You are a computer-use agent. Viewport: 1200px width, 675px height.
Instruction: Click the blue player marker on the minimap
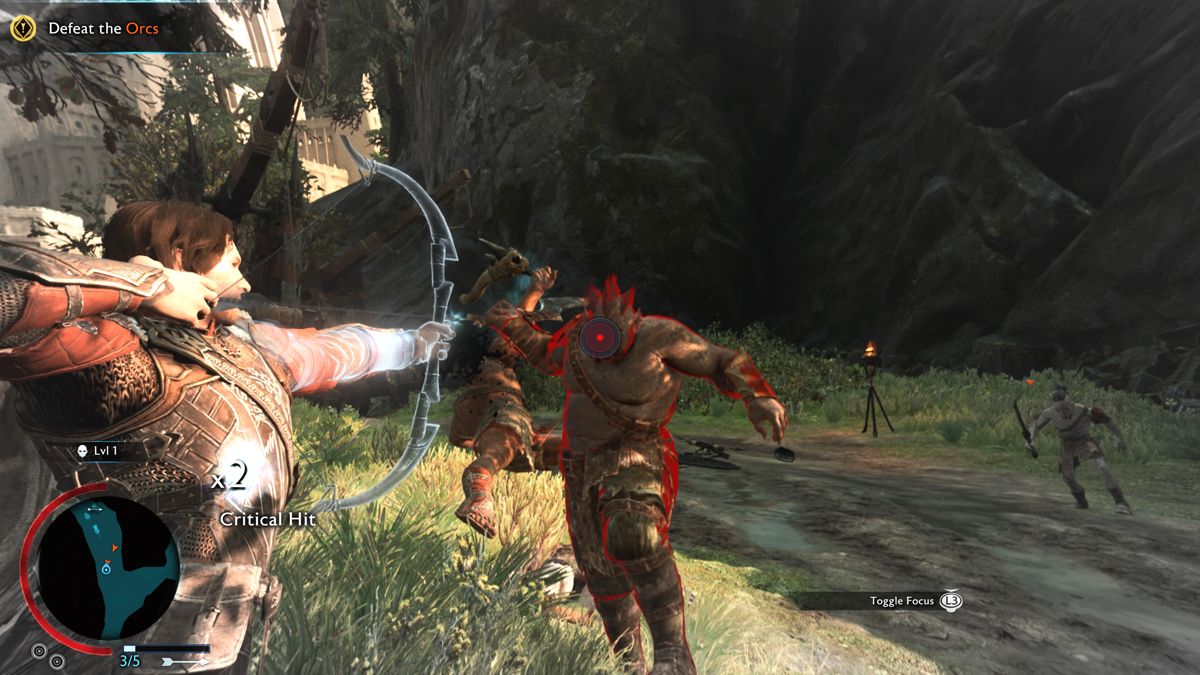click(x=105, y=568)
